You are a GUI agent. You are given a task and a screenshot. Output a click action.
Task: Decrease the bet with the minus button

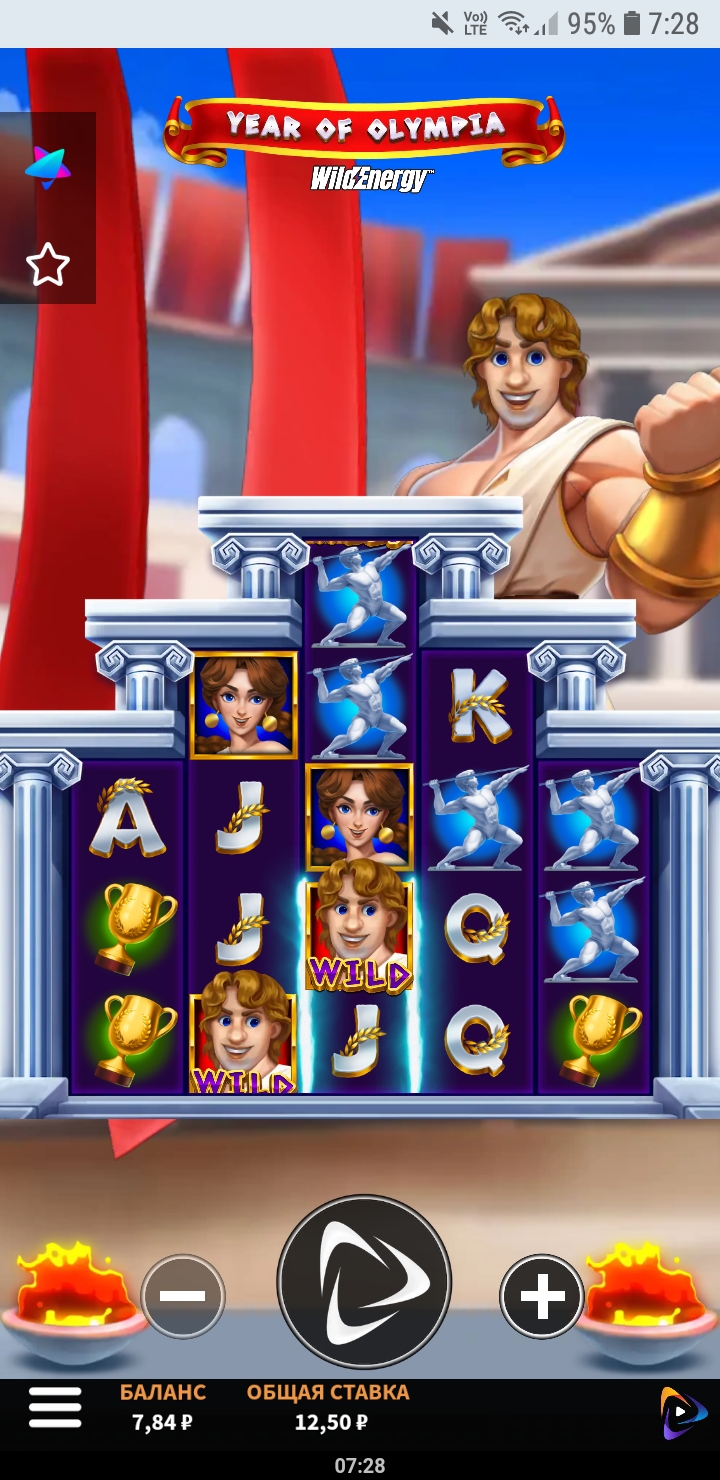click(183, 1296)
